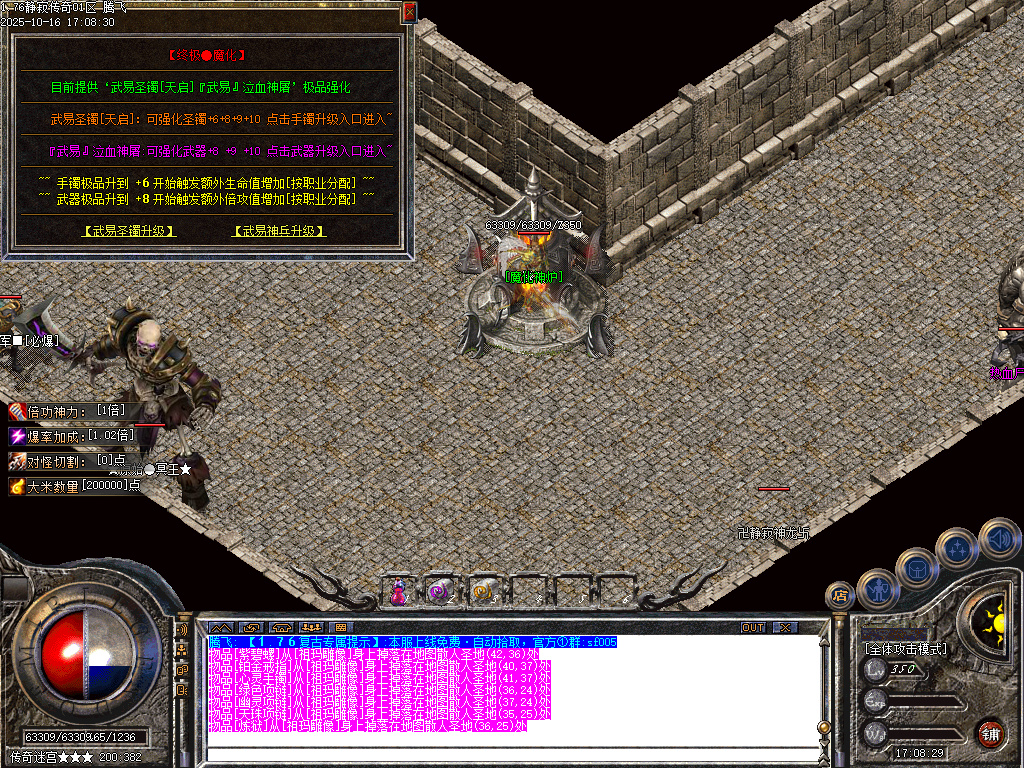Select the red potion belt slot
Viewport: 1024px width, 768px height.
click(399, 592)
